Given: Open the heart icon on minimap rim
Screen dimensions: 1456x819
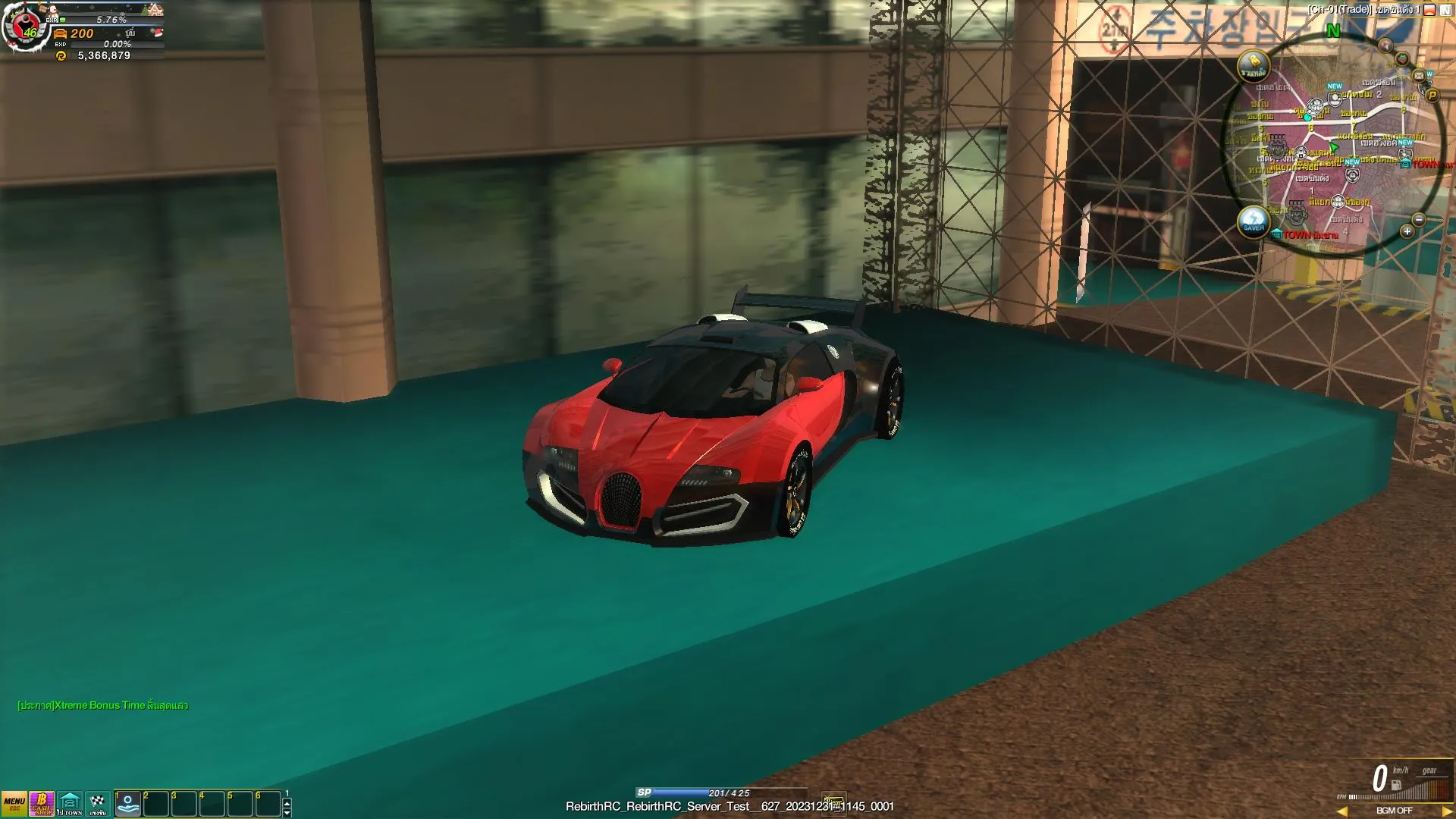Looking at the screenshot, I should [1402, 59].
